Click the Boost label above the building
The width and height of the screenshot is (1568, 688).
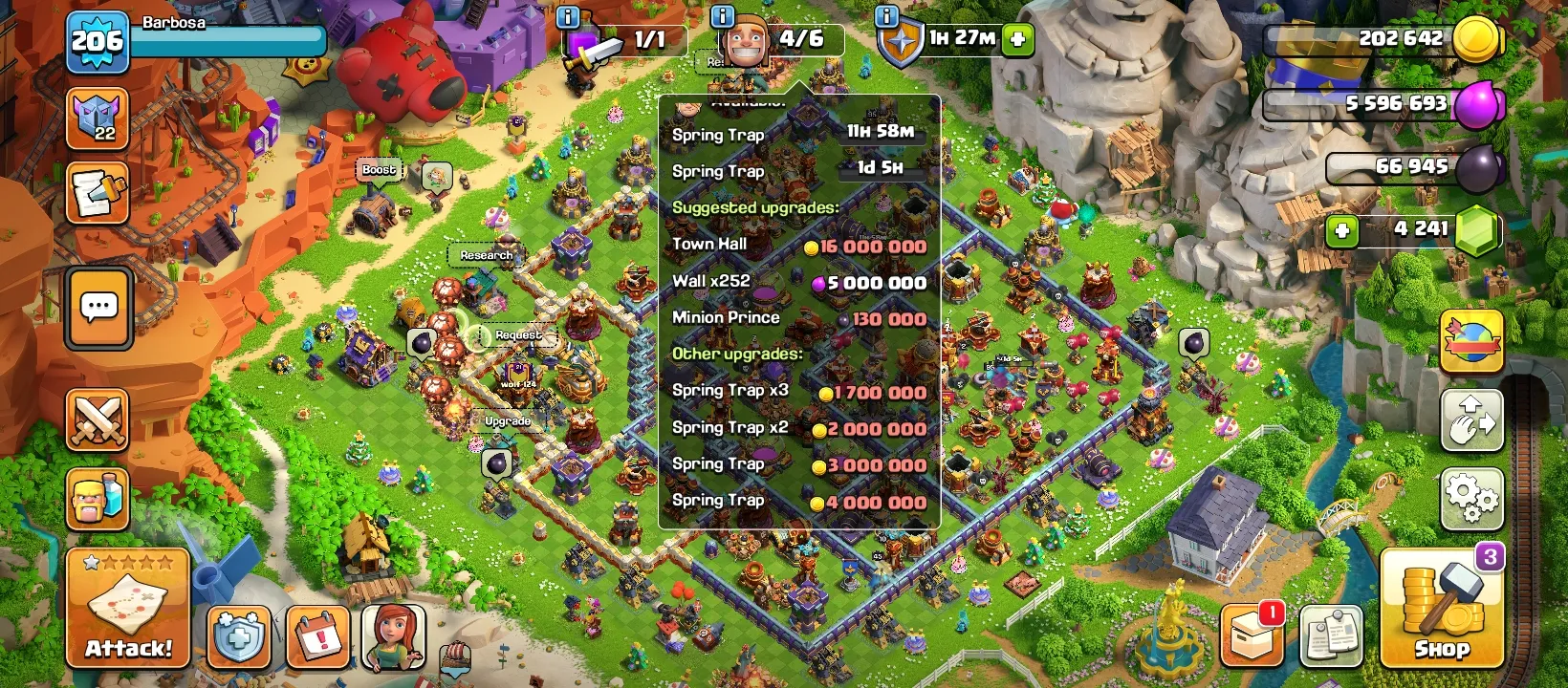tap(378, 169)
